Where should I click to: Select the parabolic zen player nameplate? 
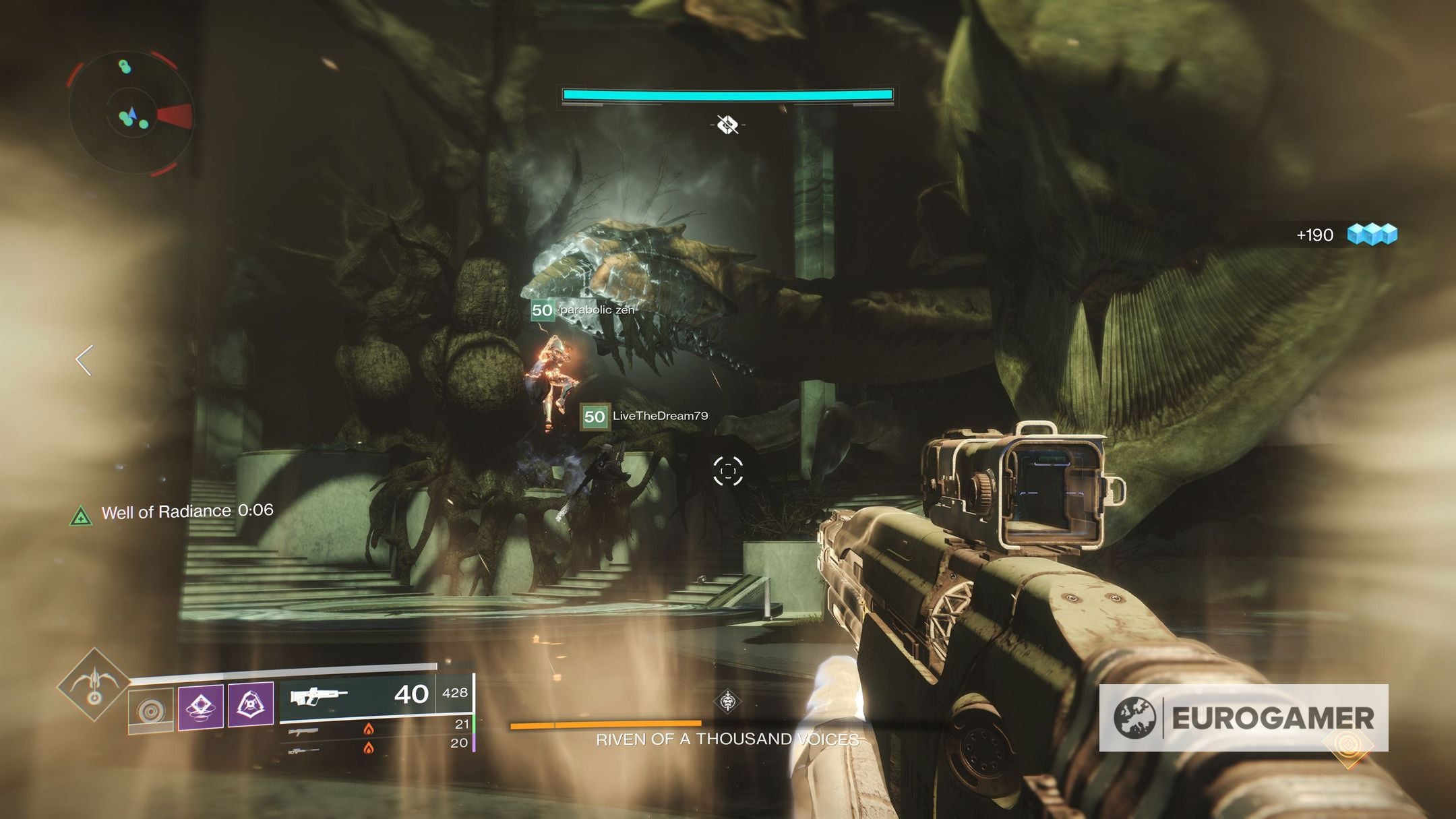pyautogui.click(x=584, y=310)
